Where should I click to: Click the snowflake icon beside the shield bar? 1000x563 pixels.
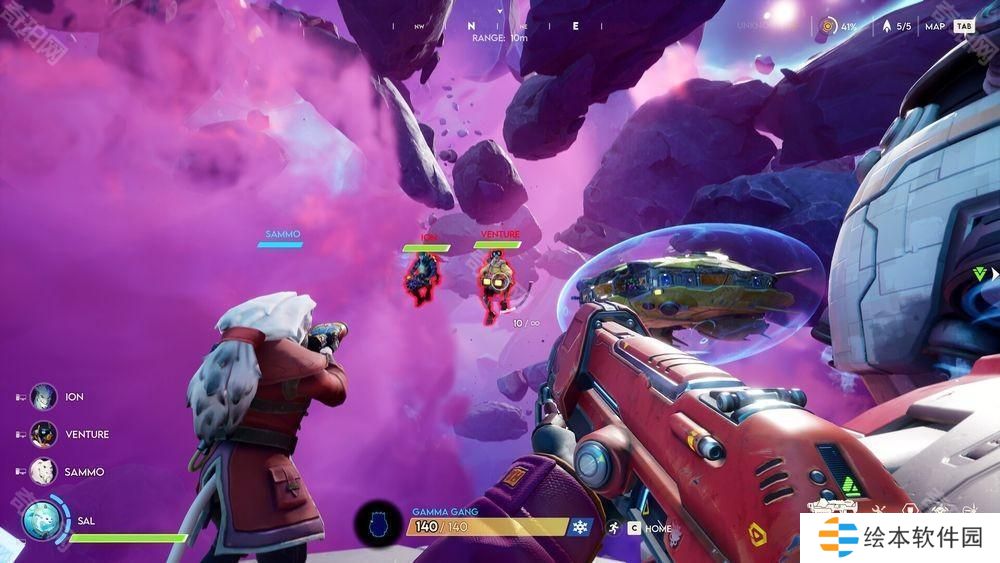tap(579, 526)
